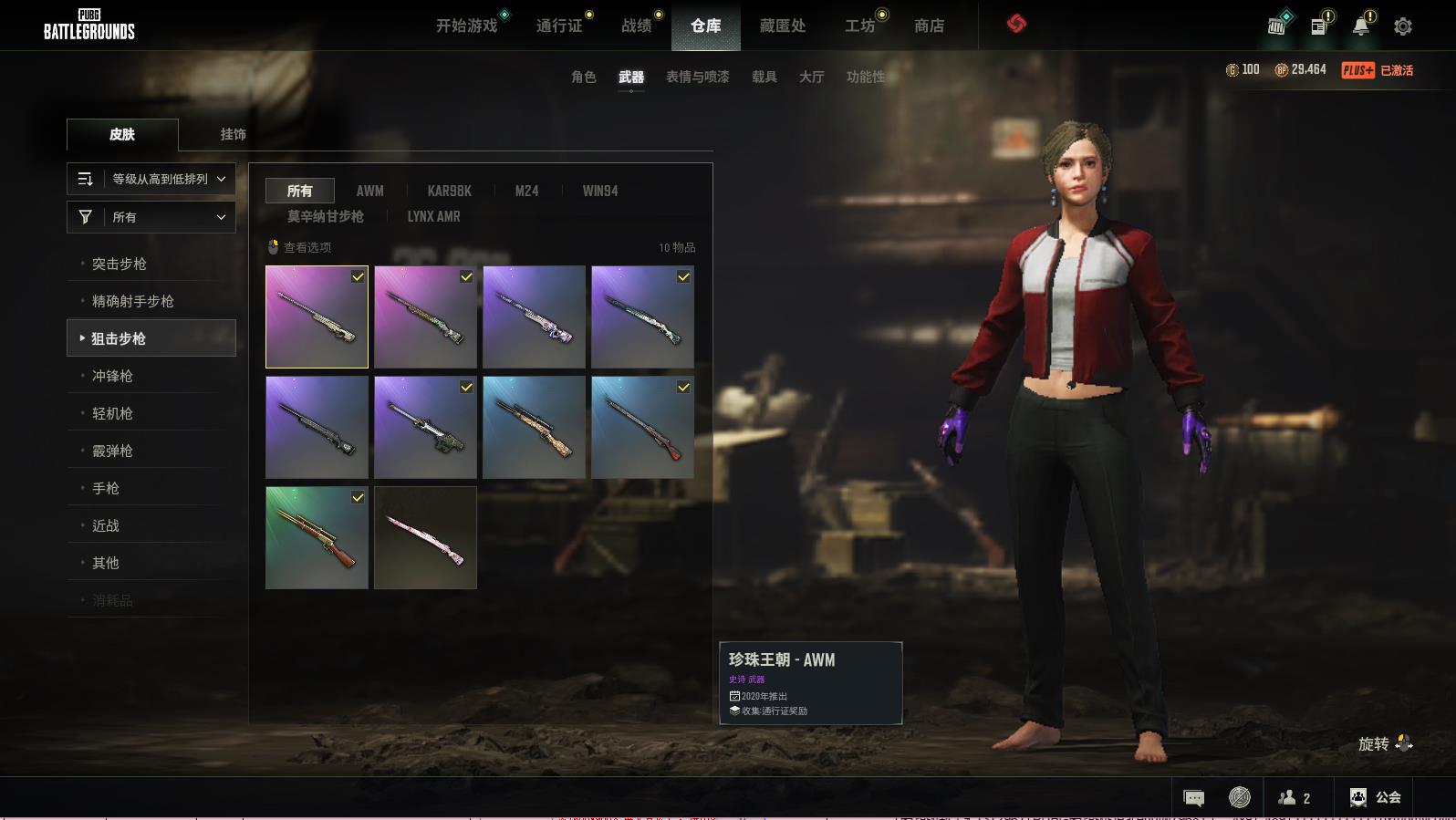Screen dimensions: 1456x820
Task: Open the settings gear icon
Action: 1403,26
